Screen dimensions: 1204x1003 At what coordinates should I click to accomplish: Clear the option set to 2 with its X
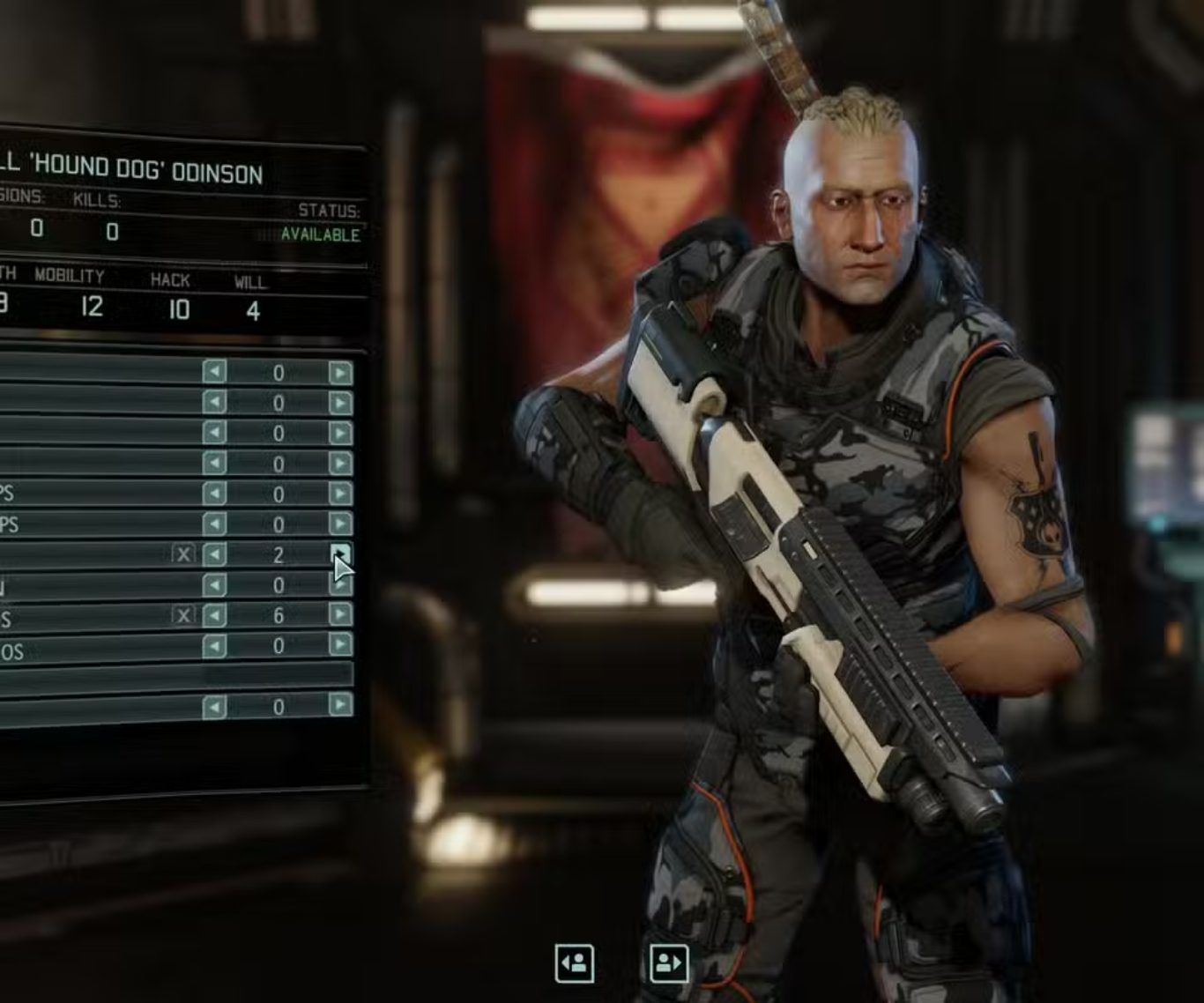pos(182,554)
